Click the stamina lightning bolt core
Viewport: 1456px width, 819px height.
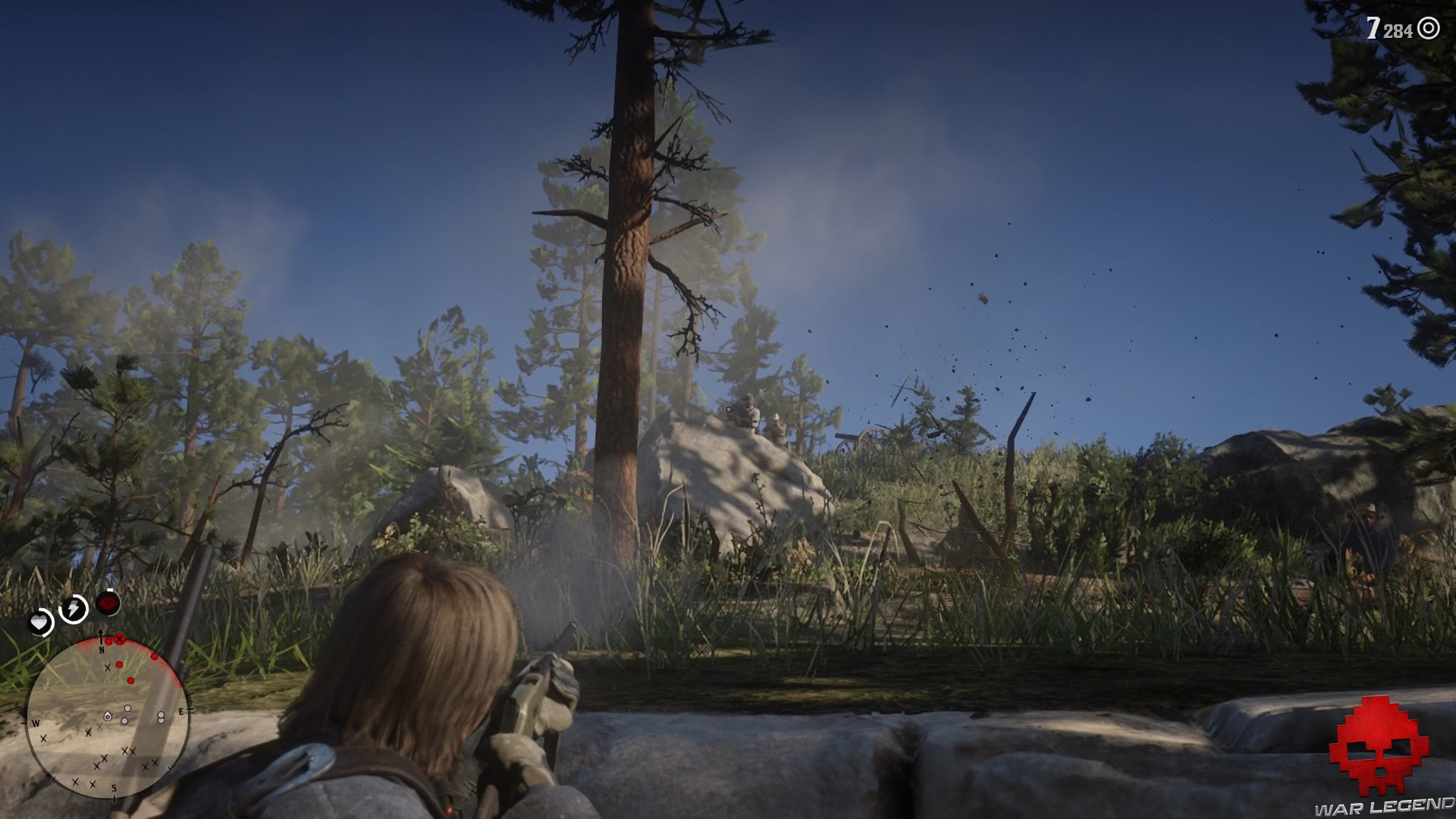[x=74, y=608]
